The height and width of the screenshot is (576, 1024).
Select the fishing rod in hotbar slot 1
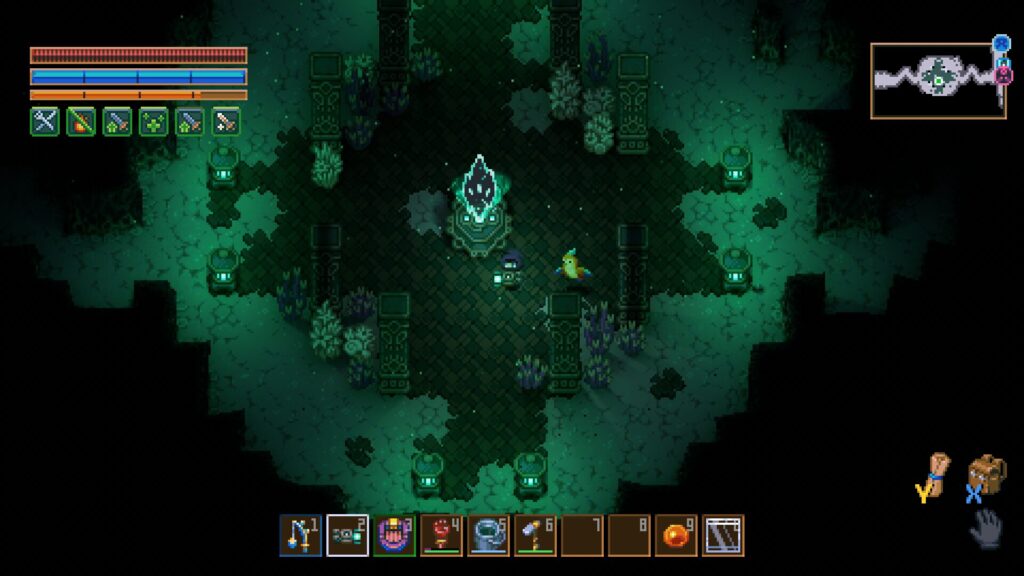click(300, 535)
